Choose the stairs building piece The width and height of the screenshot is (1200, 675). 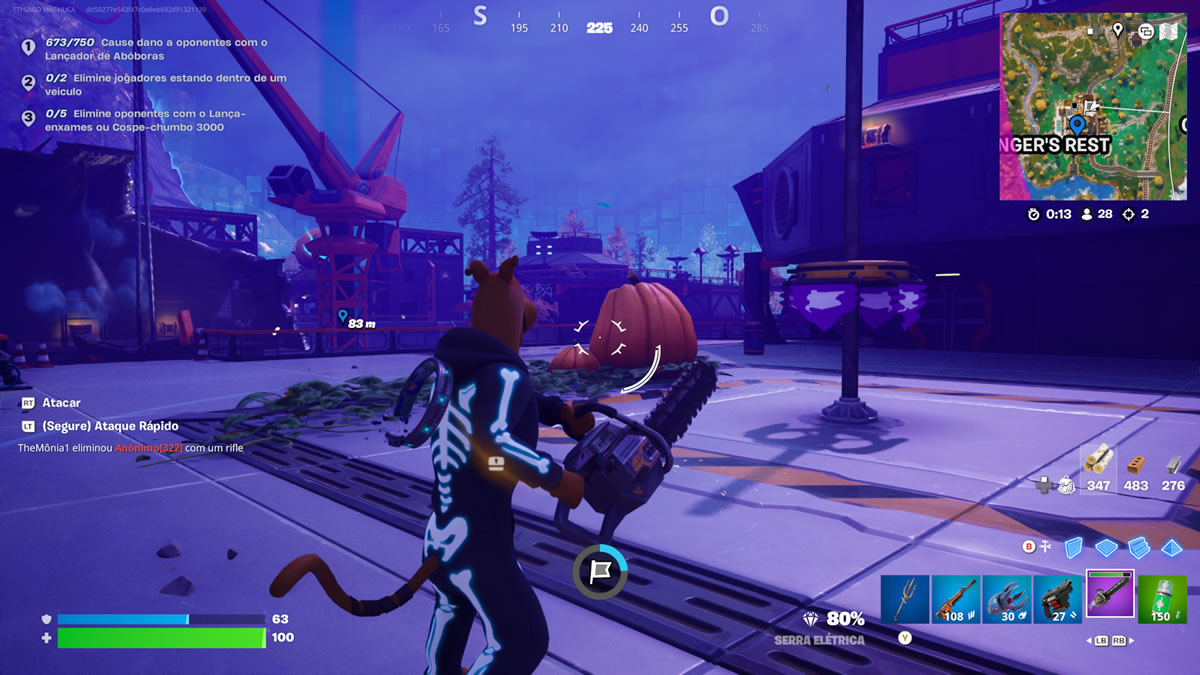pos(1139,547)
